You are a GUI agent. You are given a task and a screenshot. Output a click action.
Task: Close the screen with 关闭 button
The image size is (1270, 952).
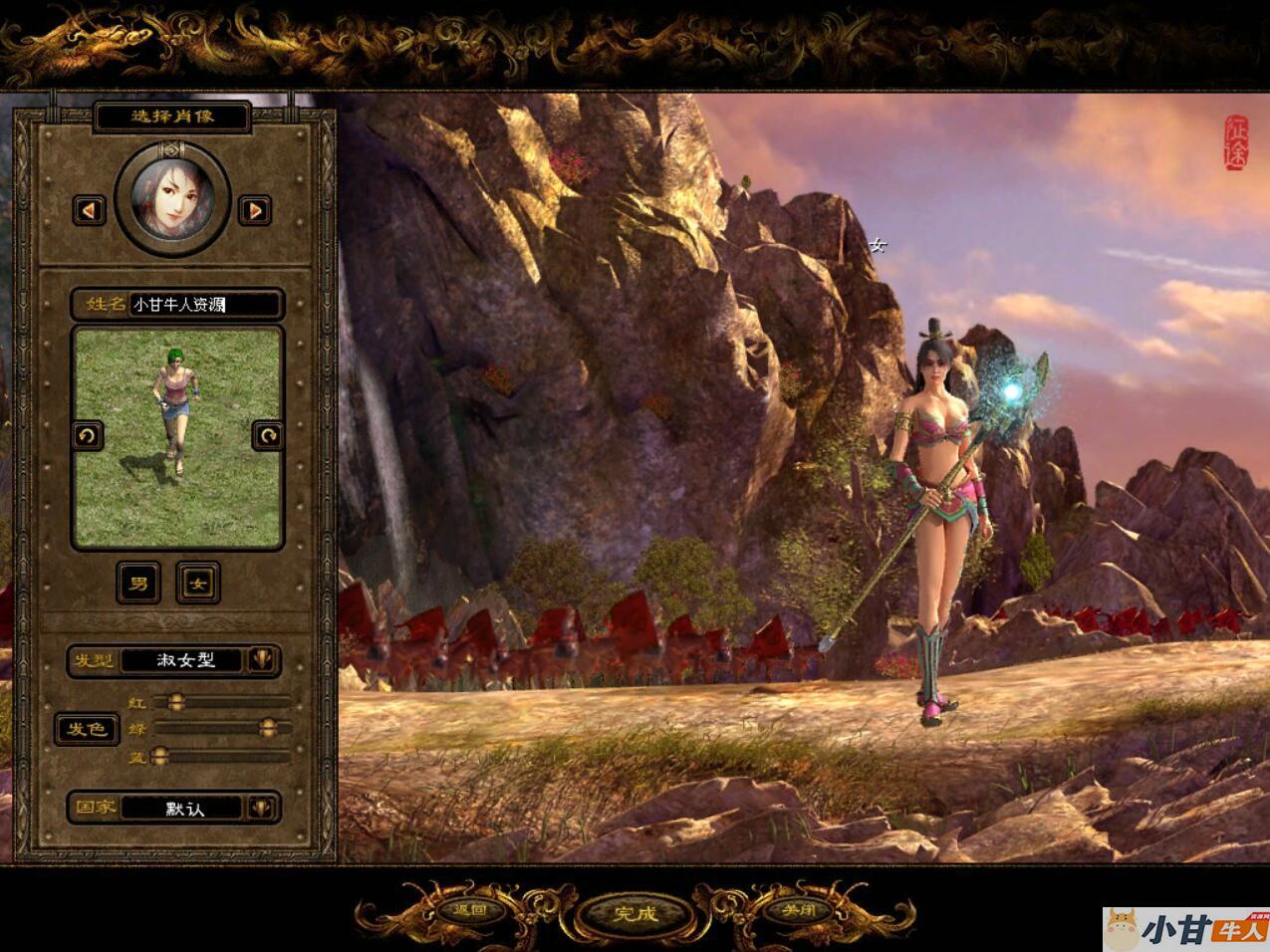[800, 910]
